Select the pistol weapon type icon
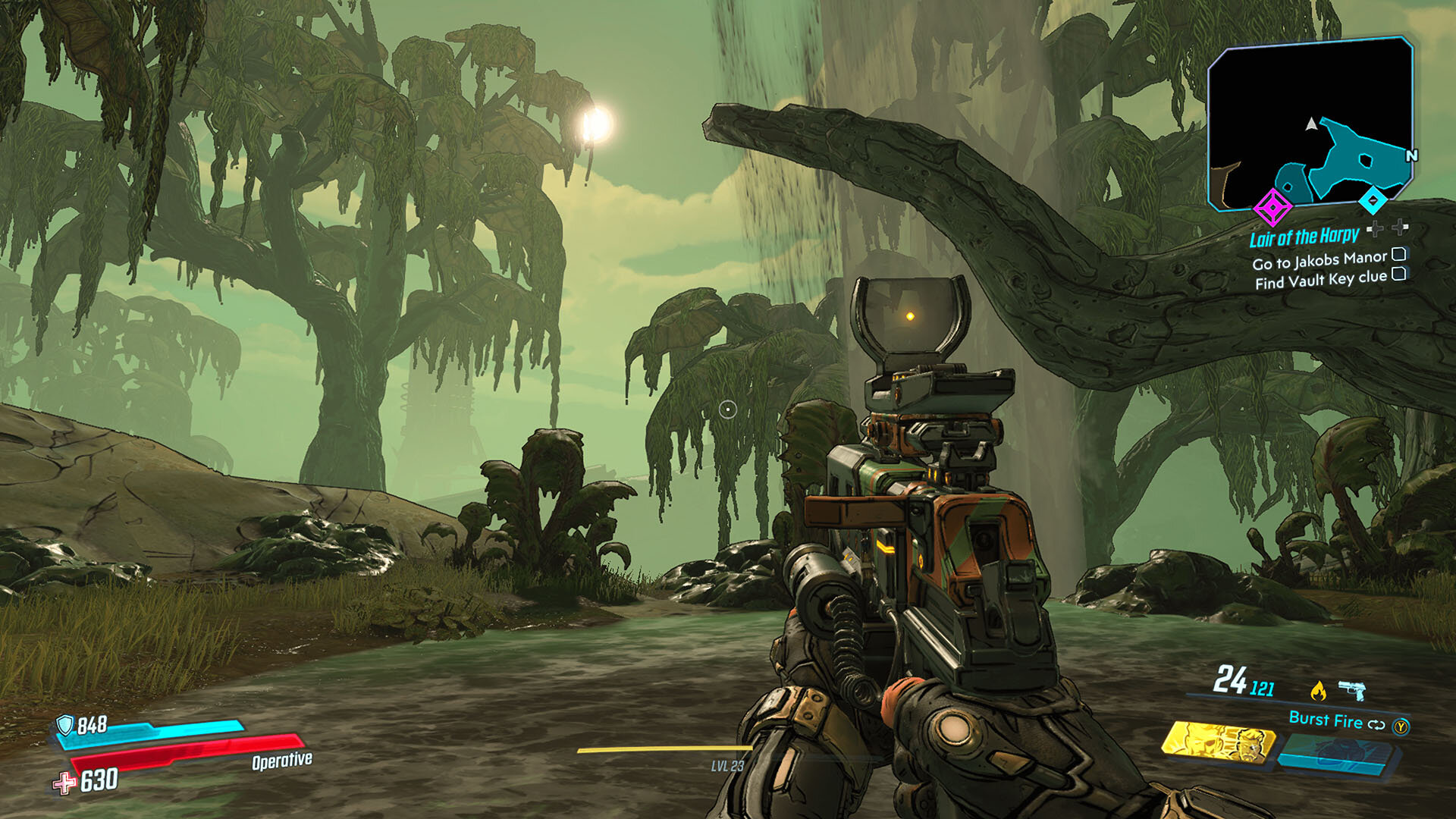This screenshot has height=819, width=1456. (1352, 689)
